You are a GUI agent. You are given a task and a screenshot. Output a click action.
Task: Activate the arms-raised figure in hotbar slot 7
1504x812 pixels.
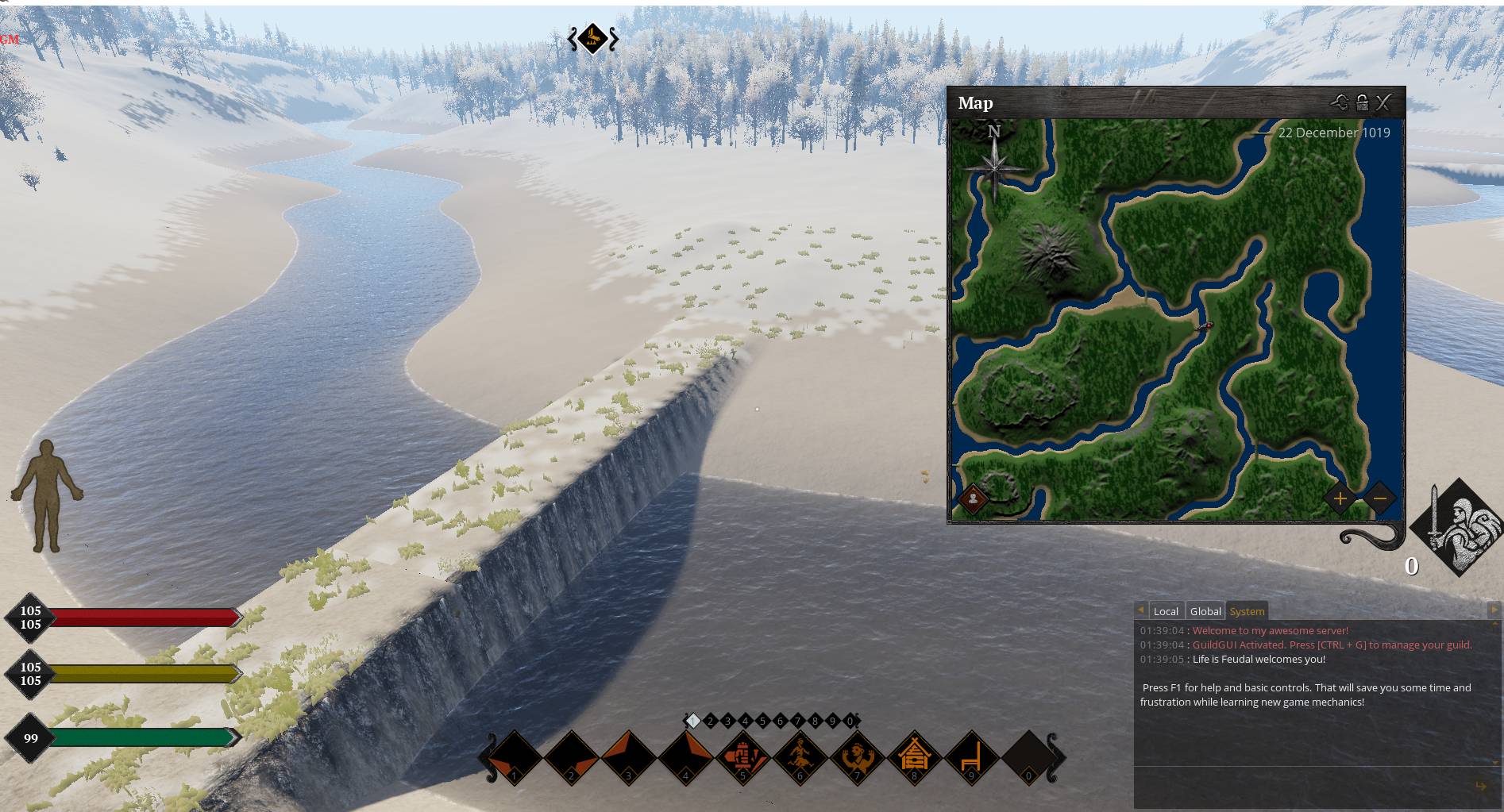[x=857, y=755]
